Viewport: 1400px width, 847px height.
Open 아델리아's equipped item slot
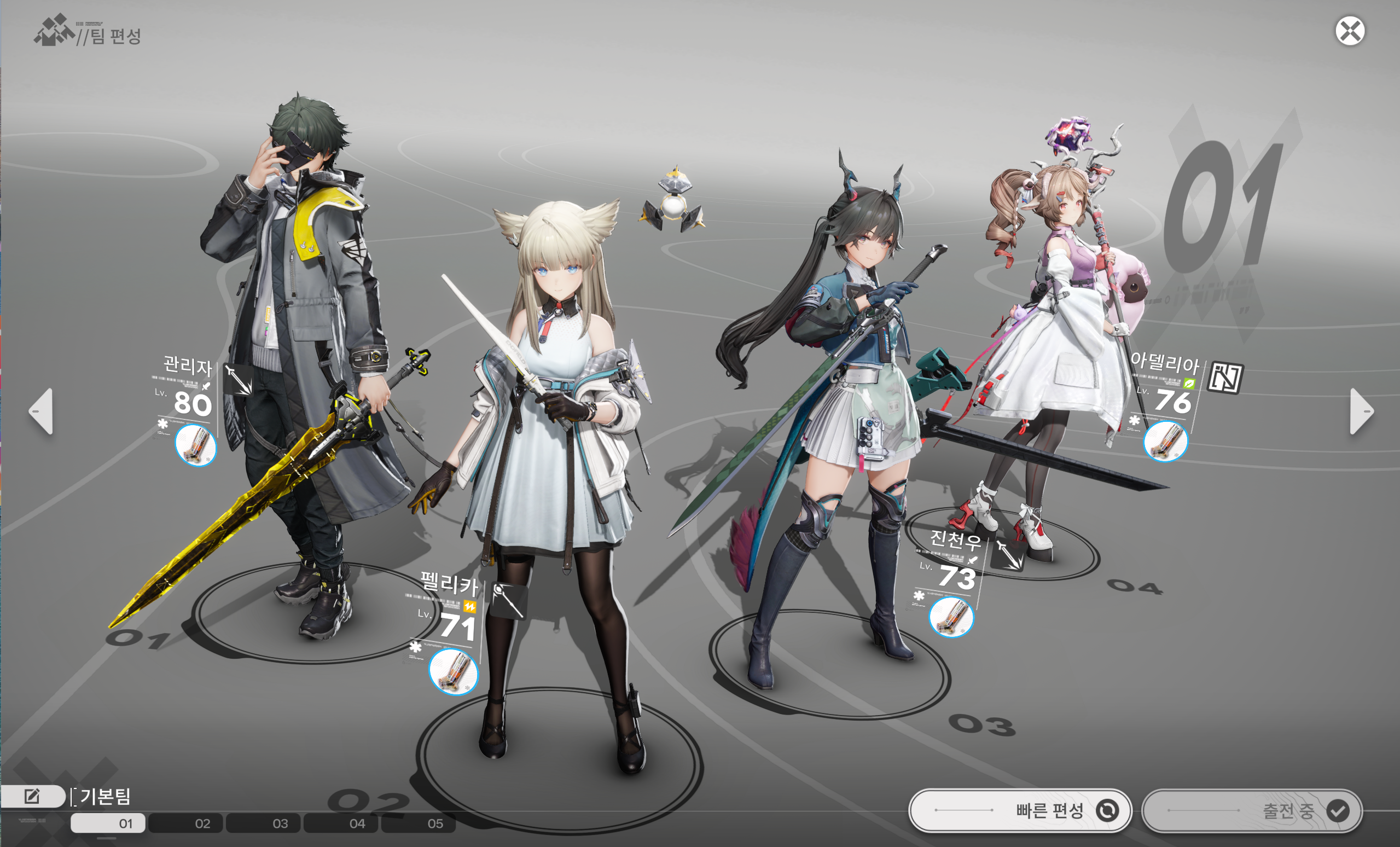[x=1165, y=442]
